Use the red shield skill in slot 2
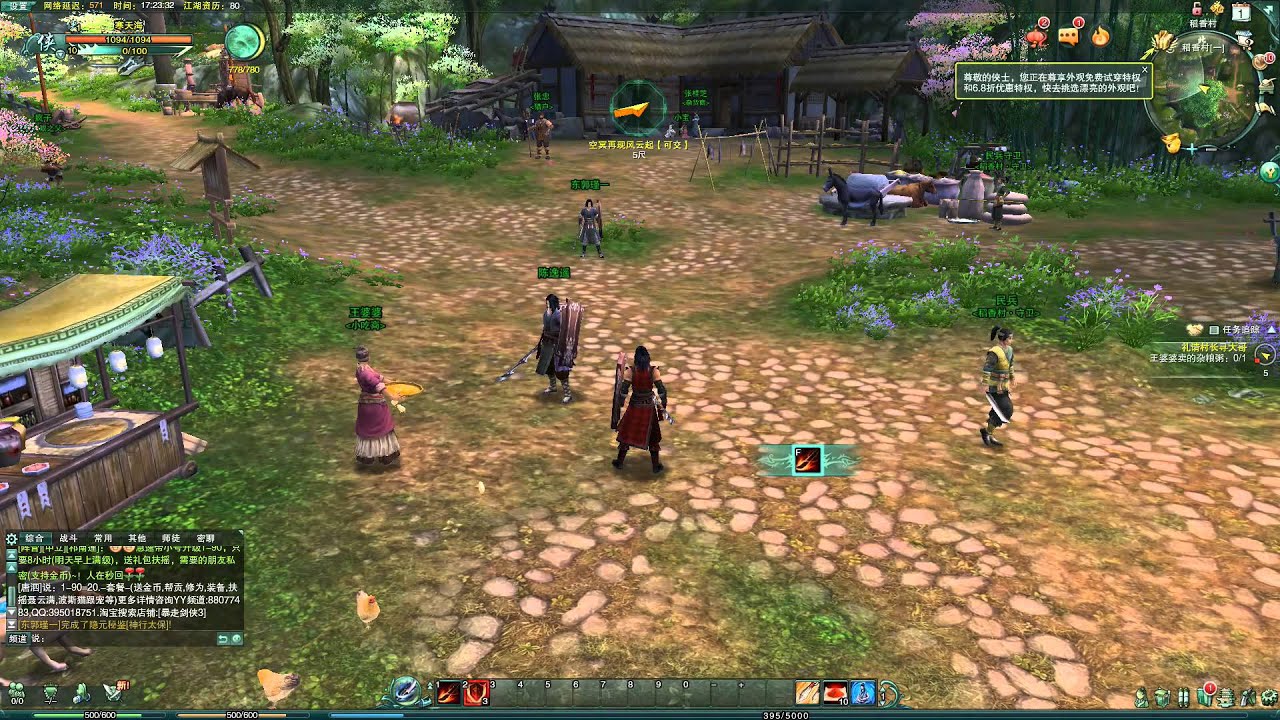1280x720 pixels. 476,692
